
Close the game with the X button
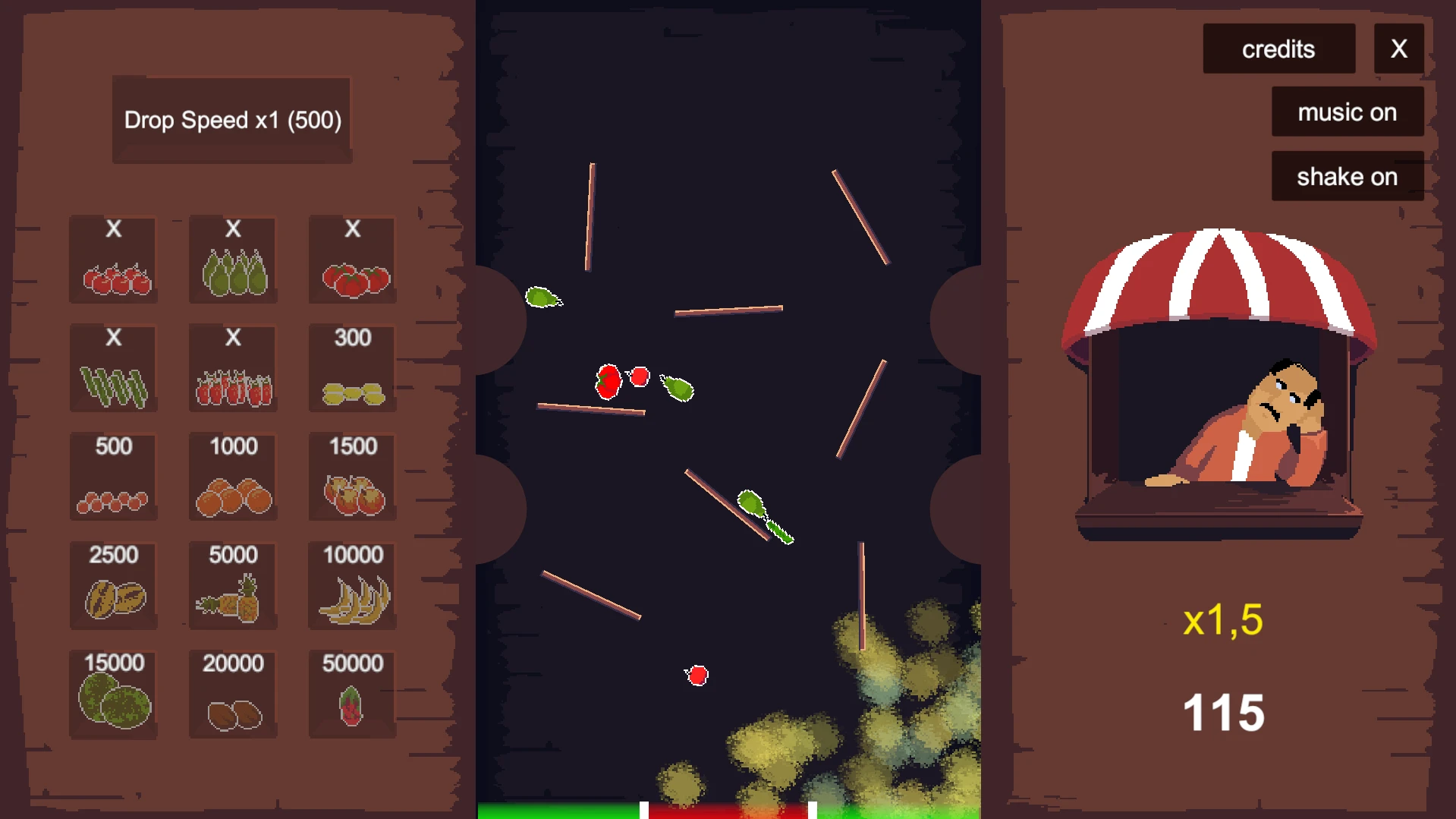tap(1398, 49)
